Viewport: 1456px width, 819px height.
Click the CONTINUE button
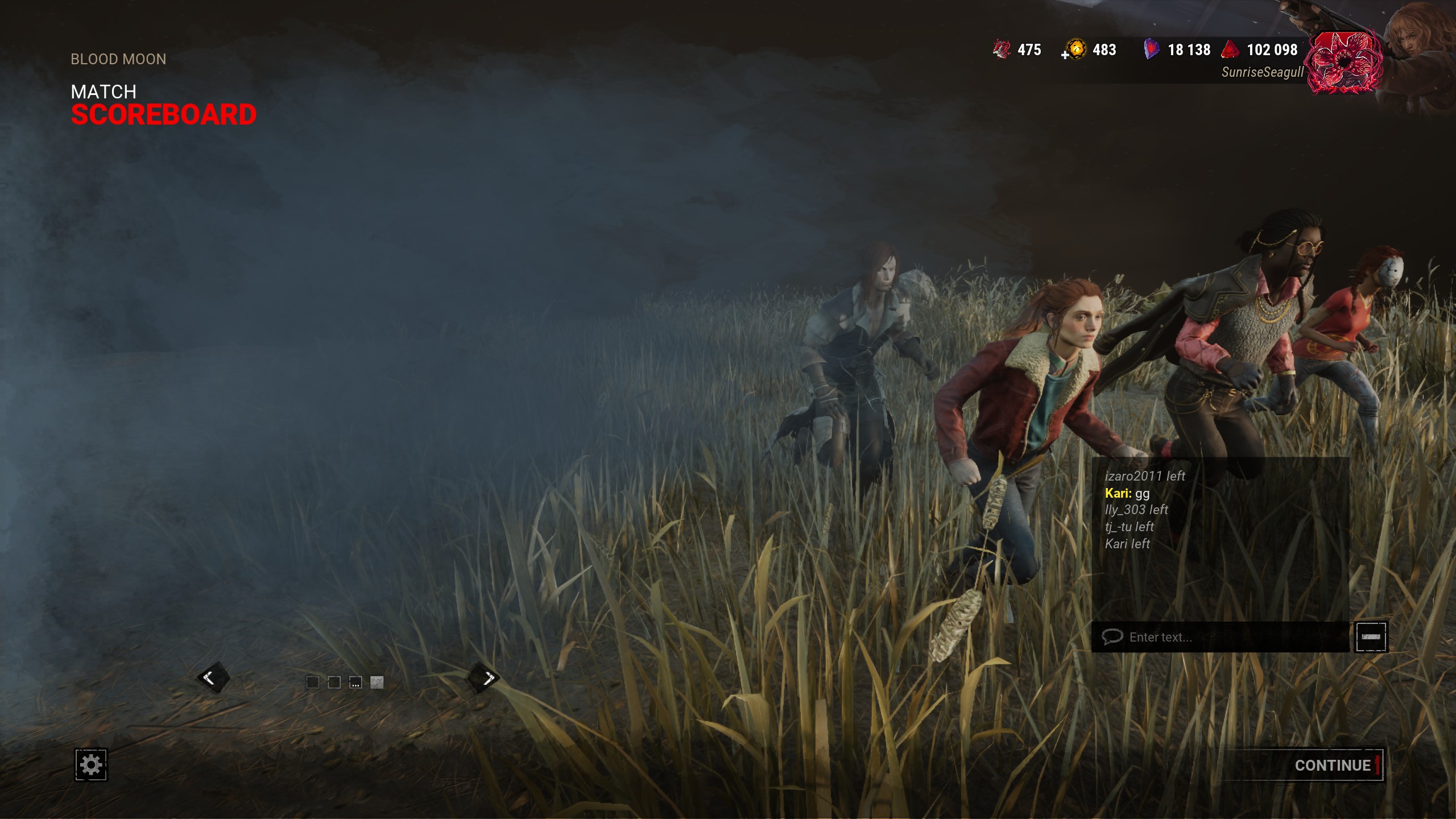point(1332,766)
